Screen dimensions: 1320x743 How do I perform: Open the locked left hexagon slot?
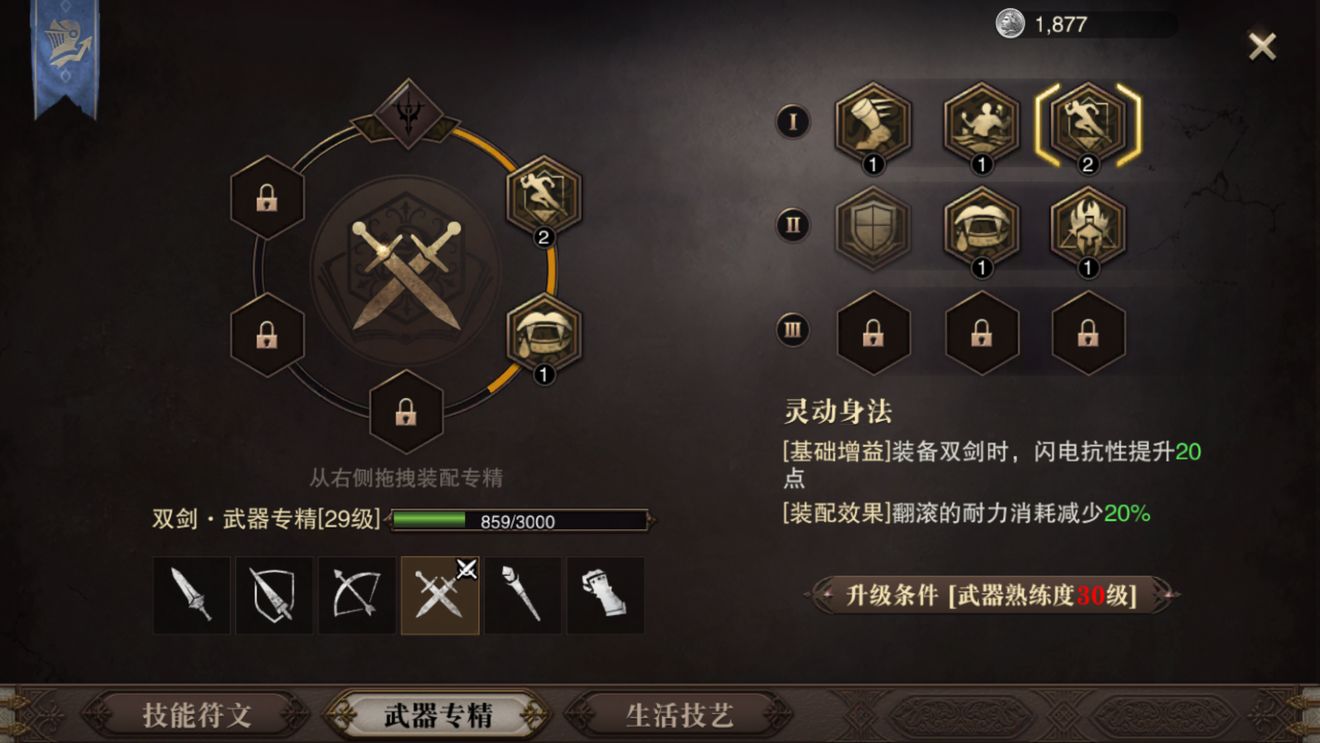pyautogui.click(x=266, y=196)
